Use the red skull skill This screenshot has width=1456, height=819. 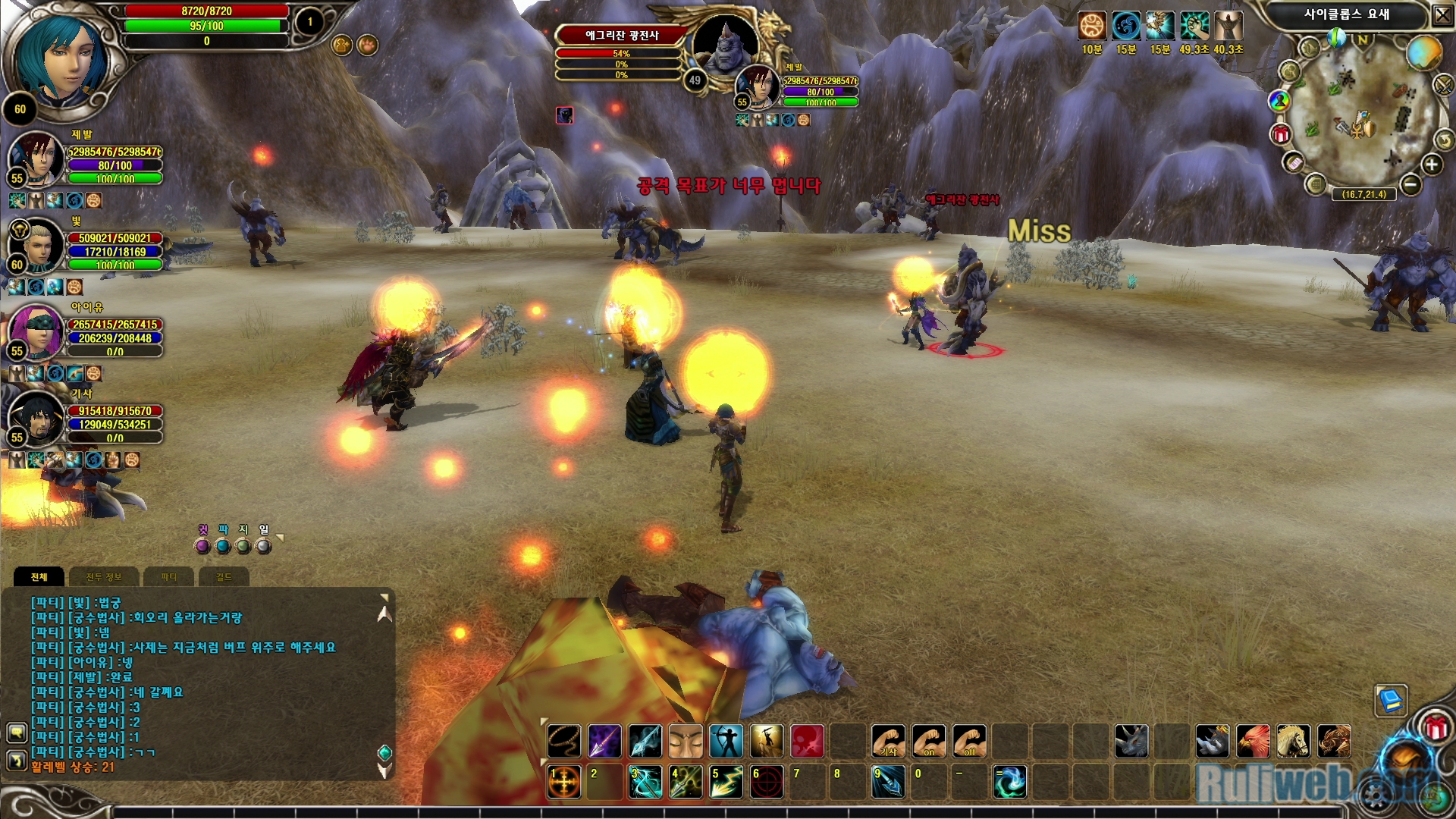pyautogui.click(x=807, y=741)
